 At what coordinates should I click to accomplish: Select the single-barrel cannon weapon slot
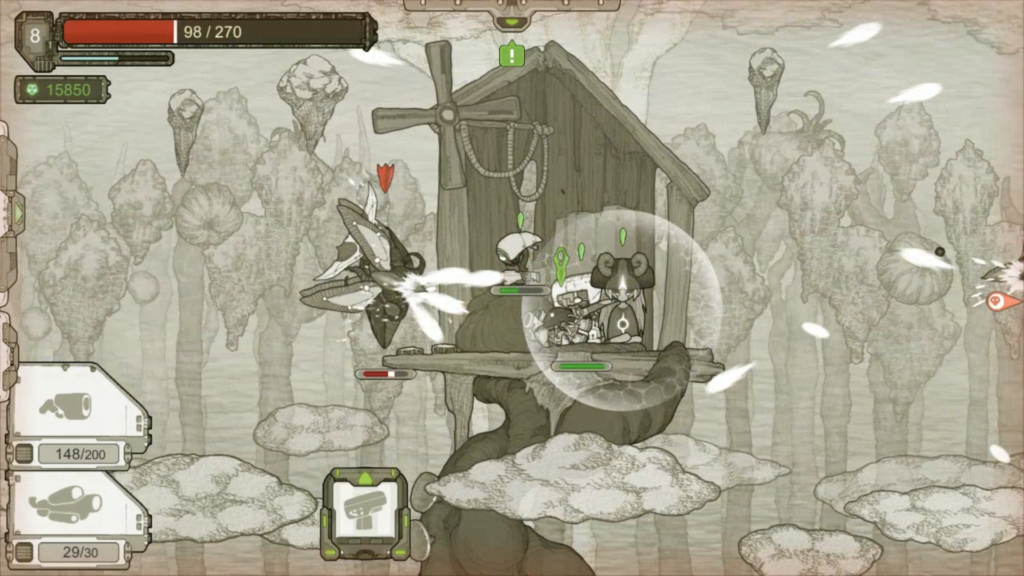point(66,407)
